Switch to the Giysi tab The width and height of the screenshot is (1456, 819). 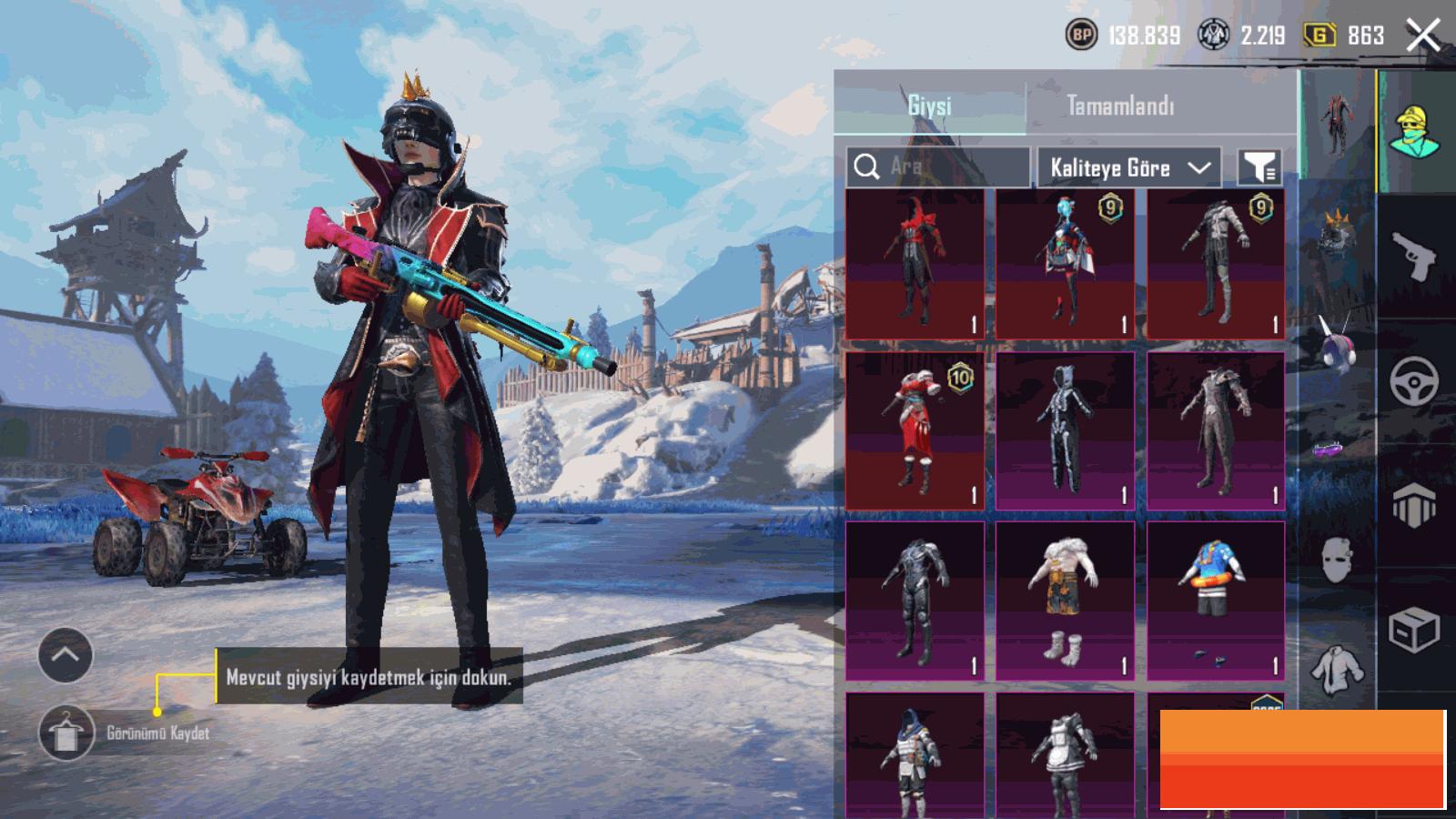point(929,106)
